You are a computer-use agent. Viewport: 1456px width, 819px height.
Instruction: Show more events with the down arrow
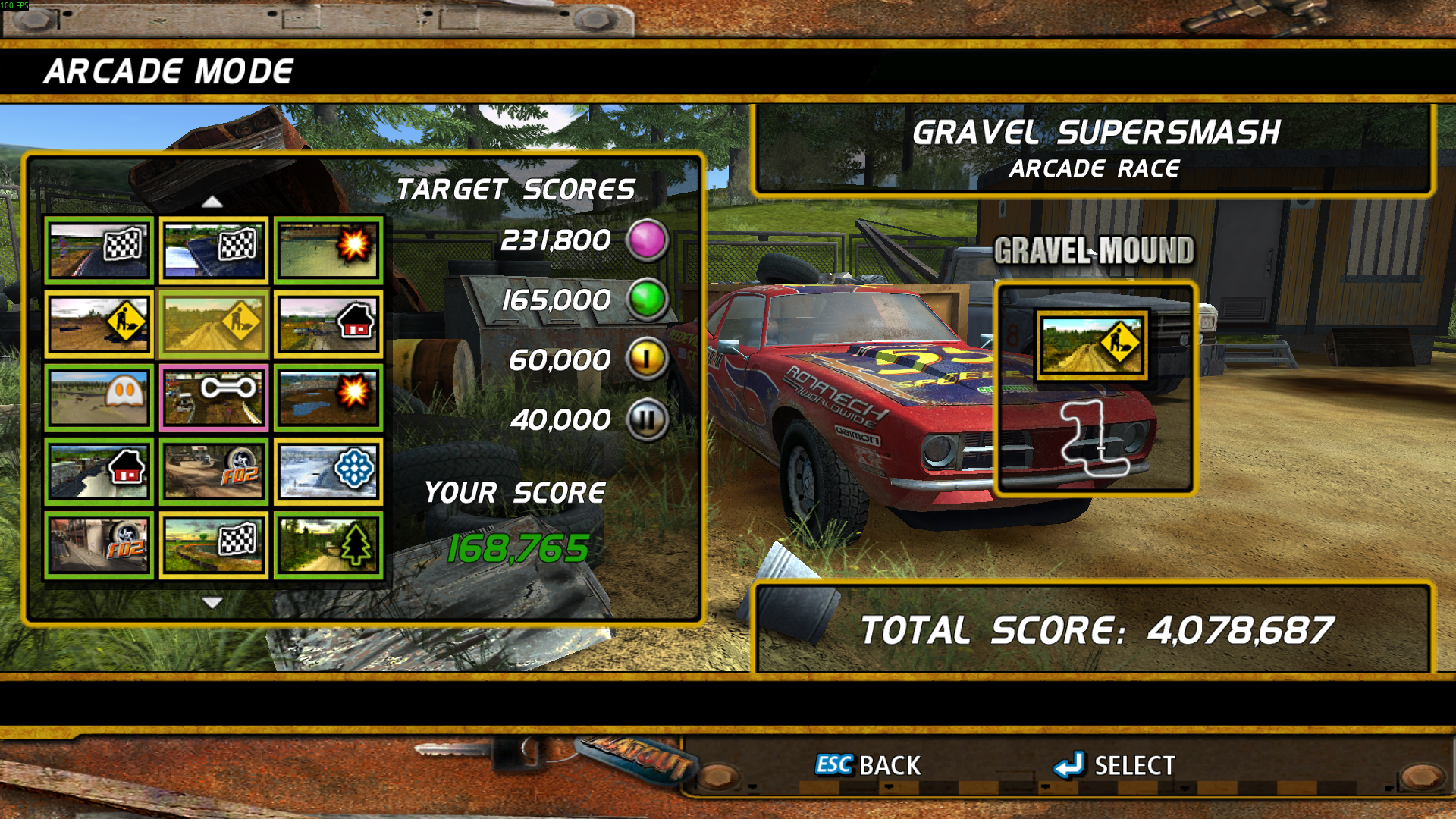212,603
